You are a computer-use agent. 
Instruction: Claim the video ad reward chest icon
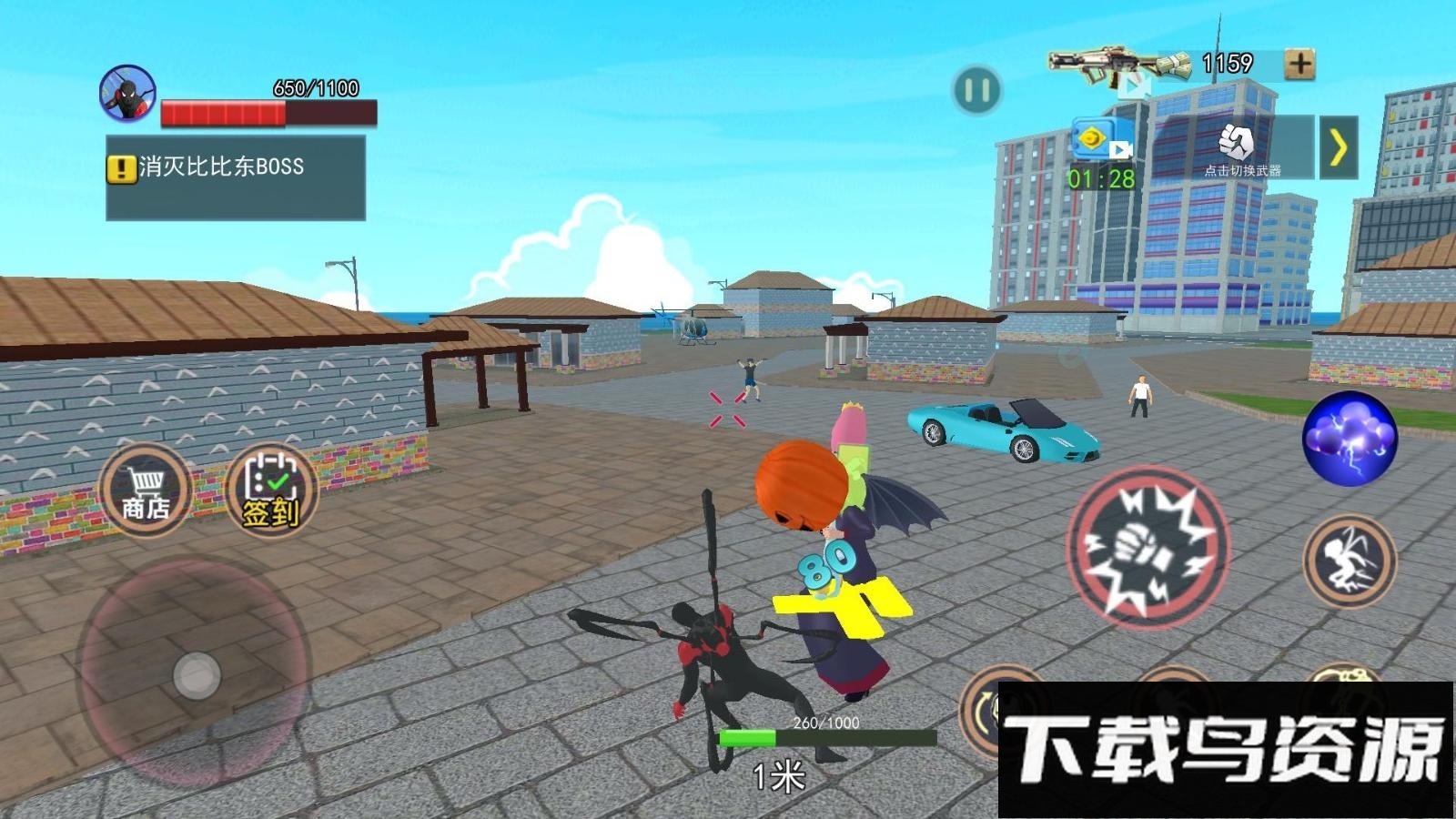coord(1098,141)
